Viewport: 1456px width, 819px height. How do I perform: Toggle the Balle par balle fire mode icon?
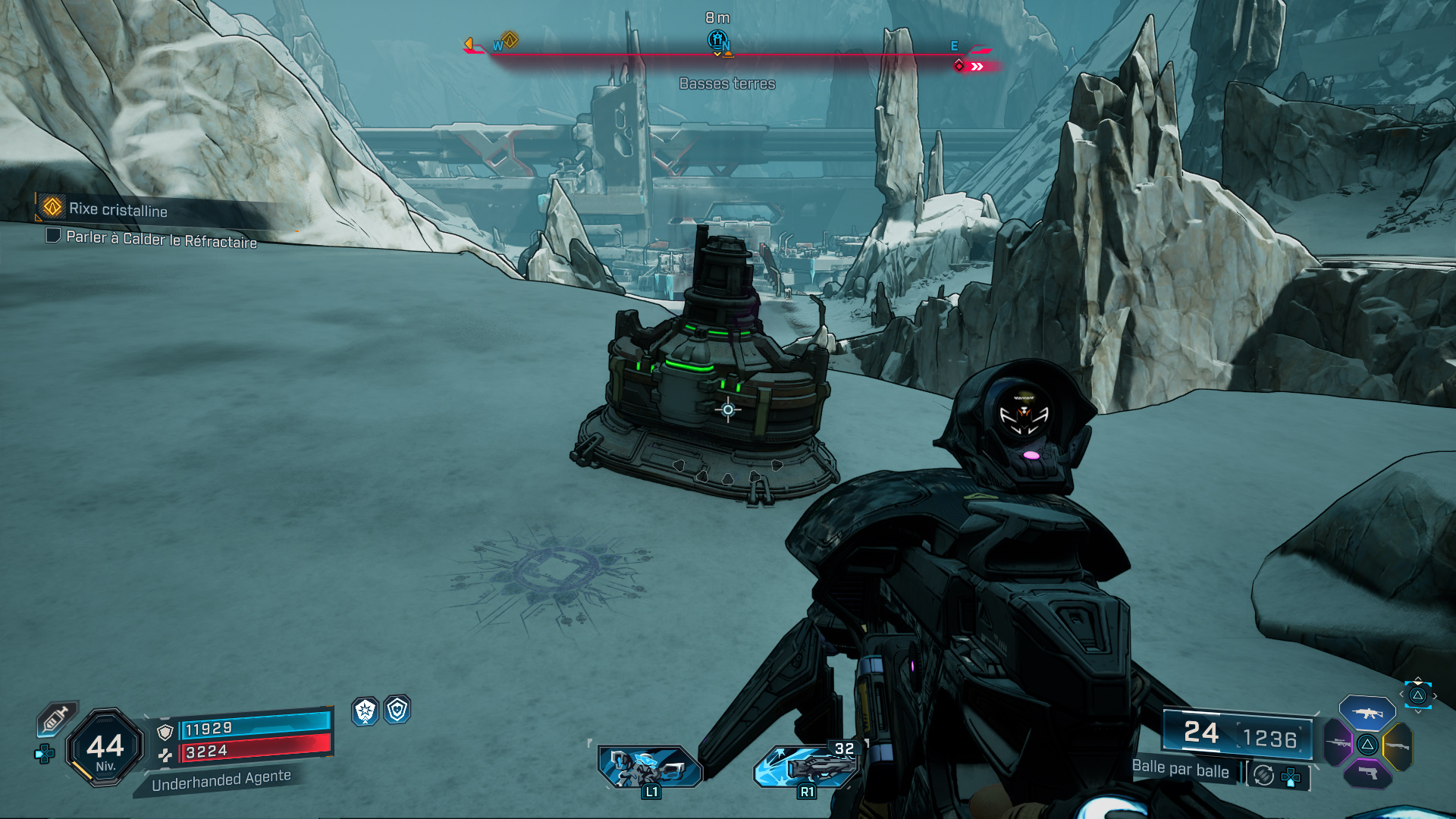[x=1263, y=775]
